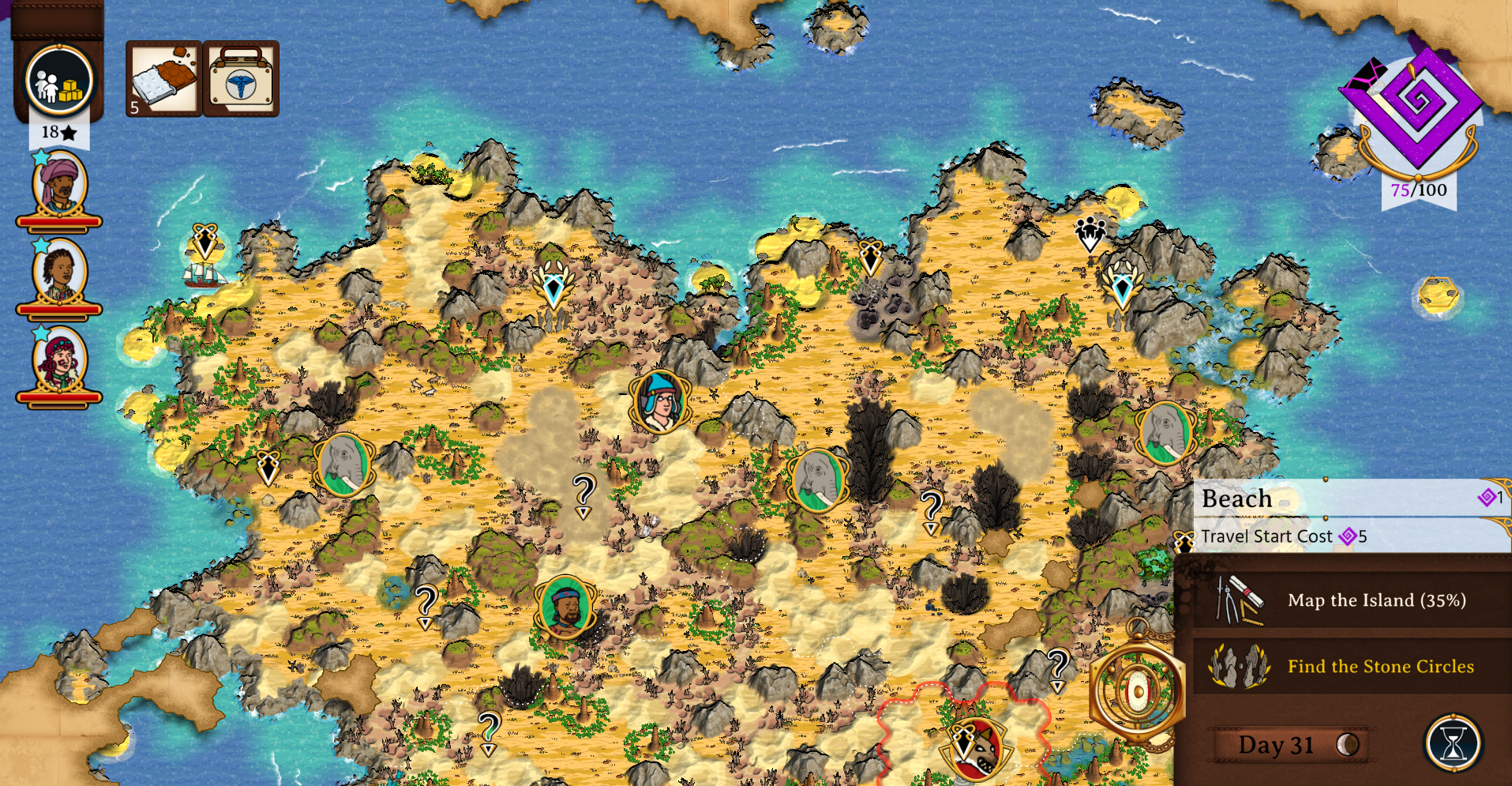Select the chocolate item slot
The height and width of the screenshot is (786, 1512).
coord(163,79)
